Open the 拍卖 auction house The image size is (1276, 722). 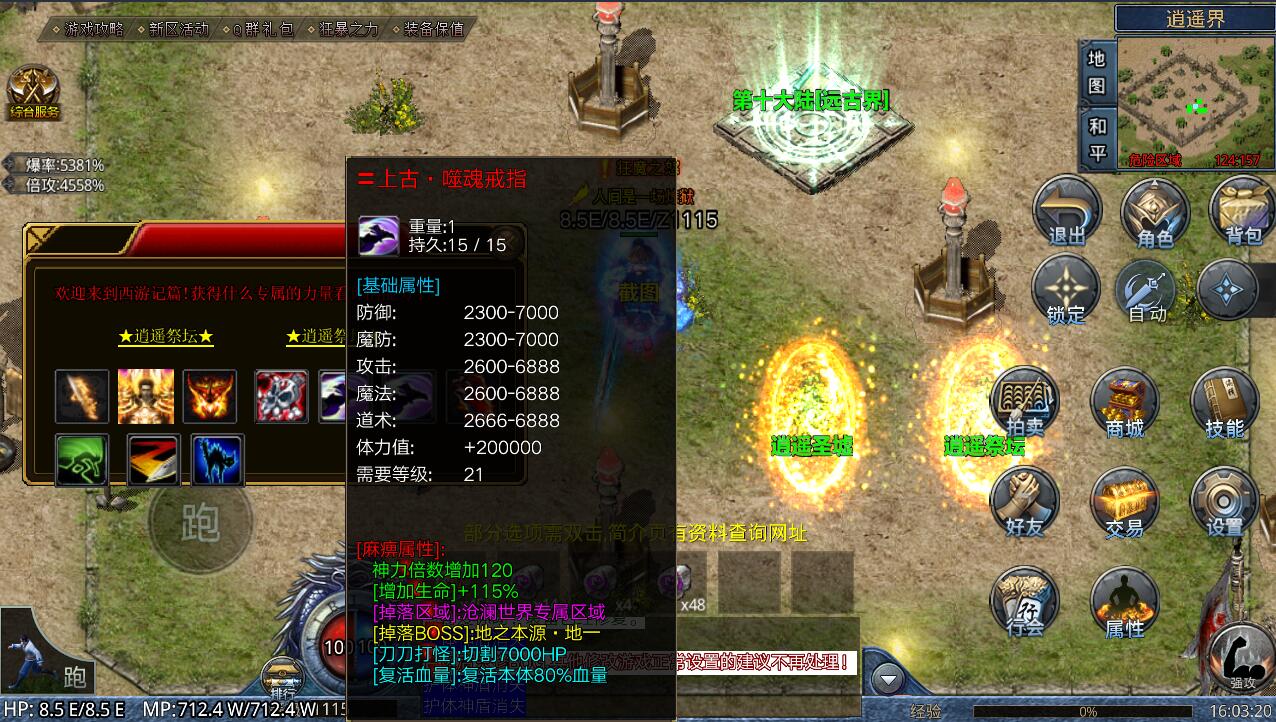(1024, 403)
